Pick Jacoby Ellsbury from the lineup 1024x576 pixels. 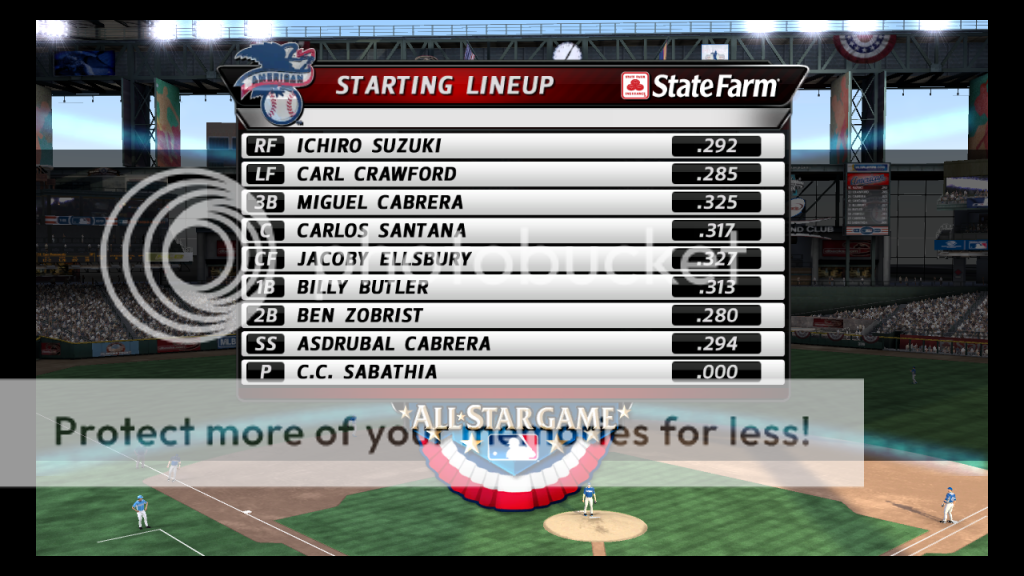click(x=384, y=259)
